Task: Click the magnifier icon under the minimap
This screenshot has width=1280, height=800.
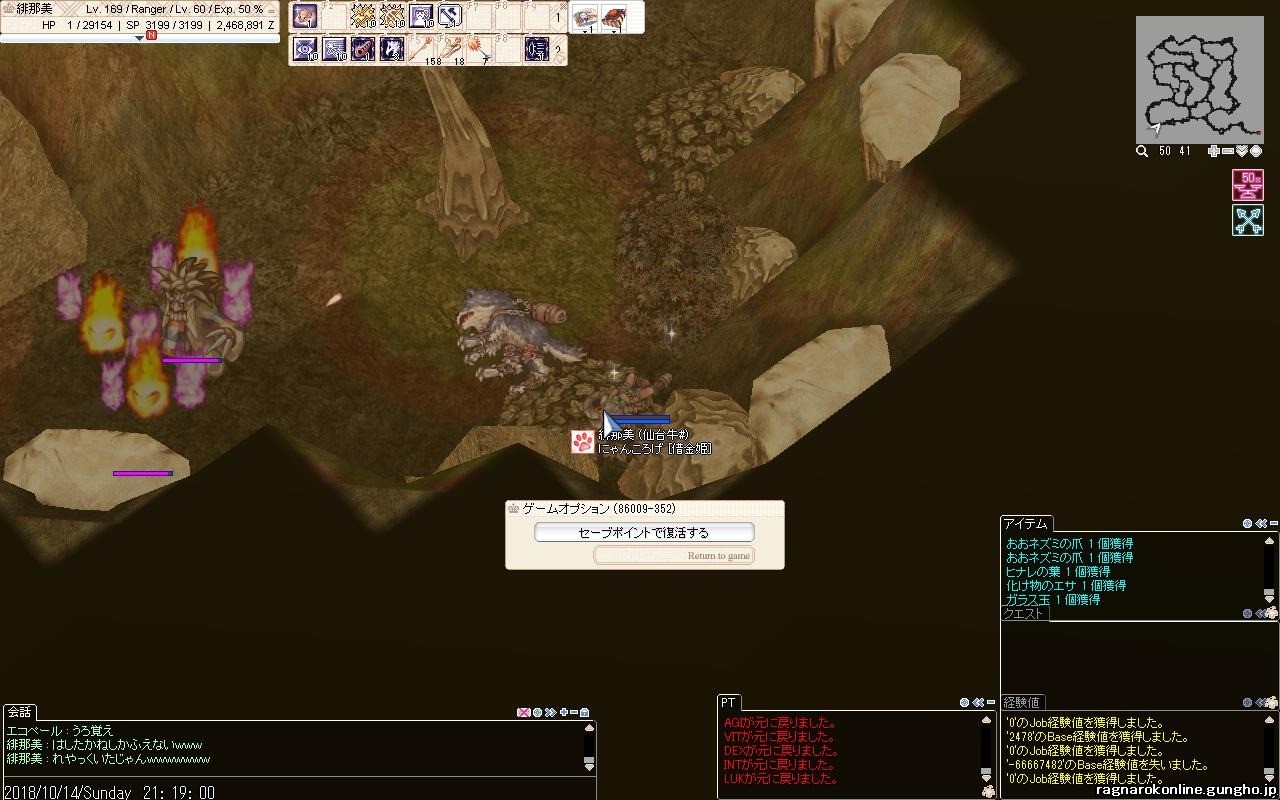Action: 1142,151
